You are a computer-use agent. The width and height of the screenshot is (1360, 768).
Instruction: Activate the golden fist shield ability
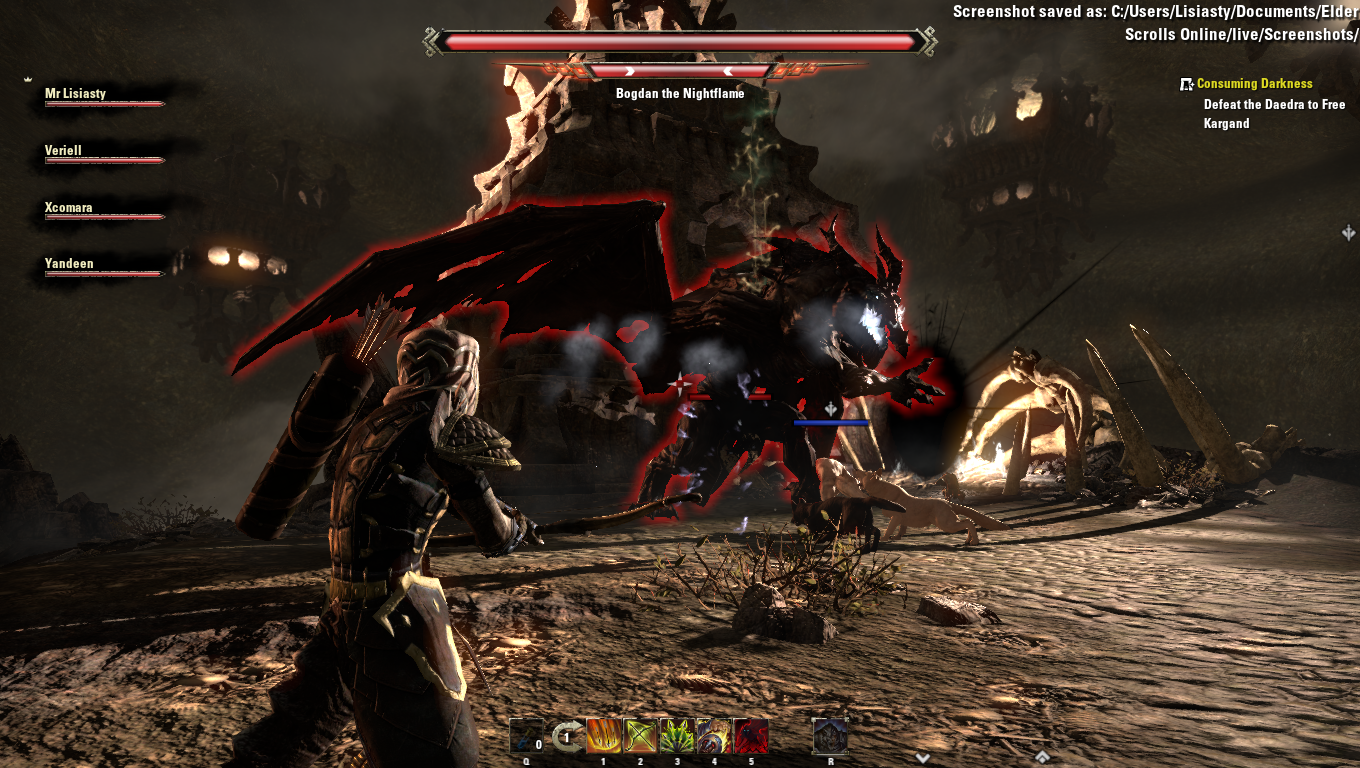point(714,736)
